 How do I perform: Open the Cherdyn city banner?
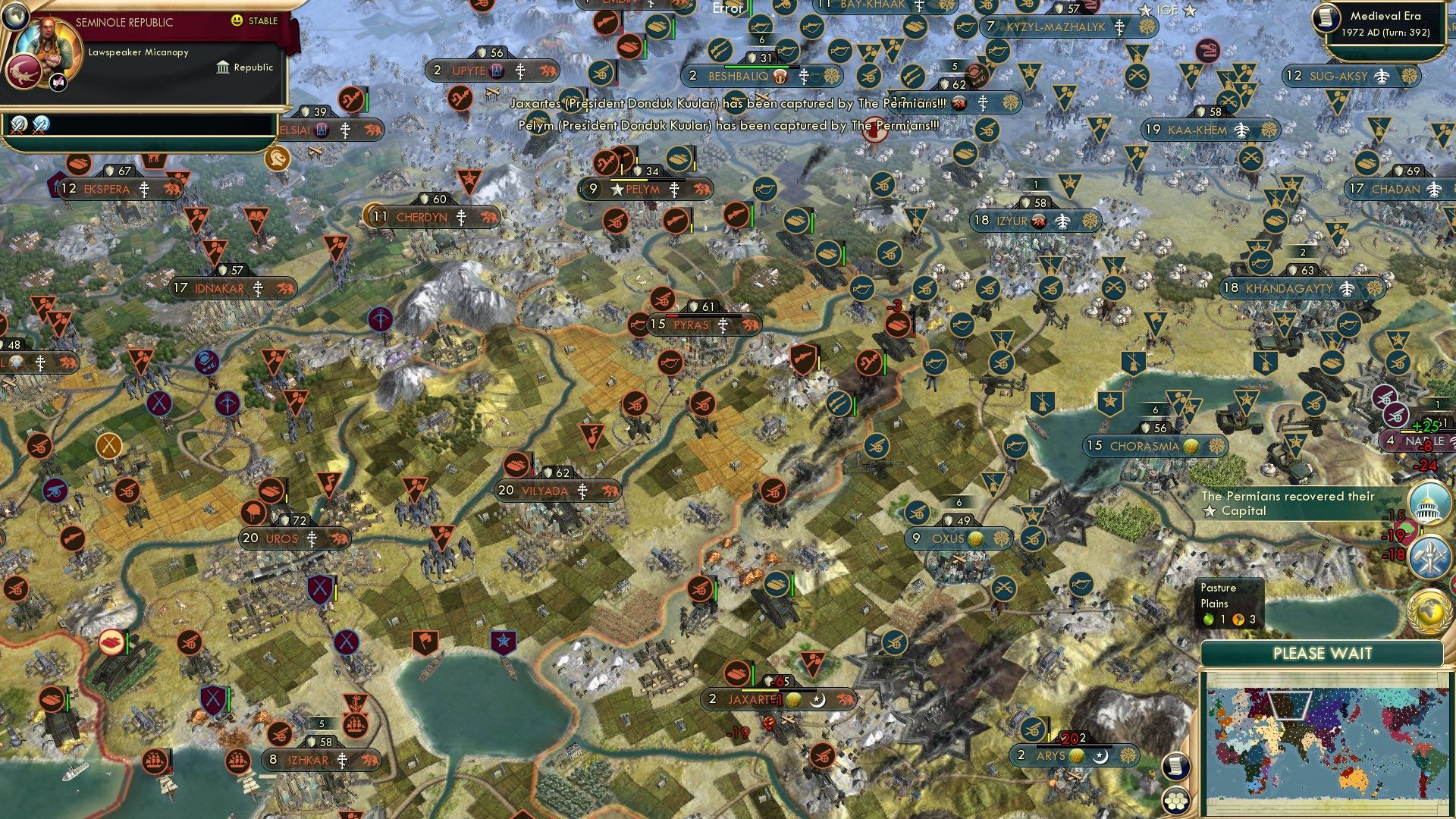(428, 216)
